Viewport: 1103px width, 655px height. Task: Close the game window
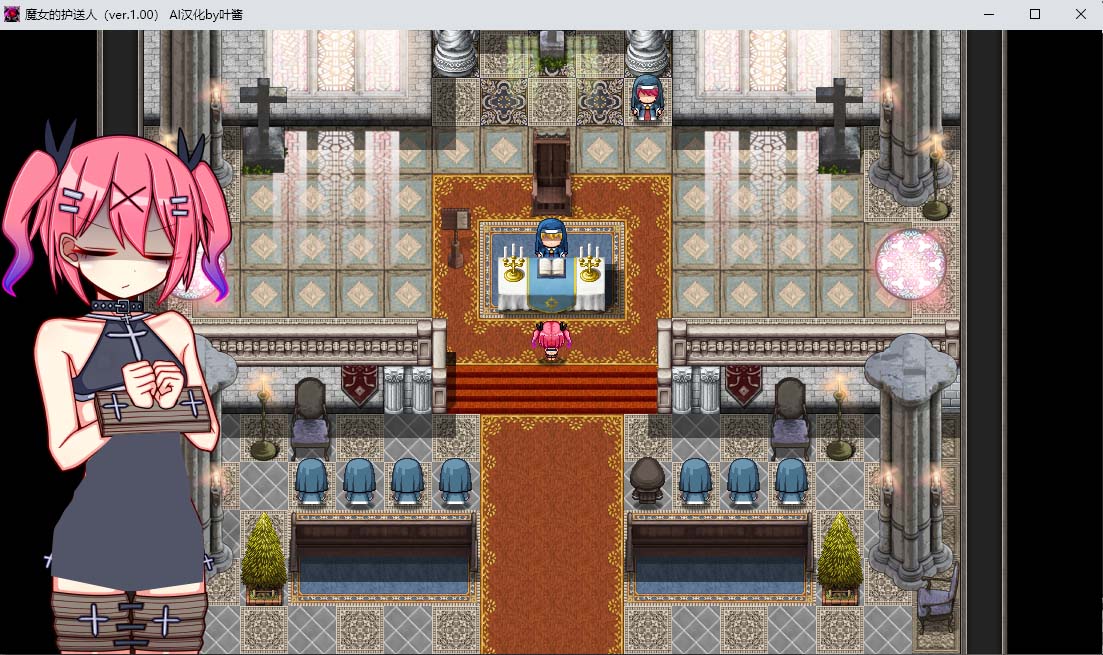(x=1081, y=14)
